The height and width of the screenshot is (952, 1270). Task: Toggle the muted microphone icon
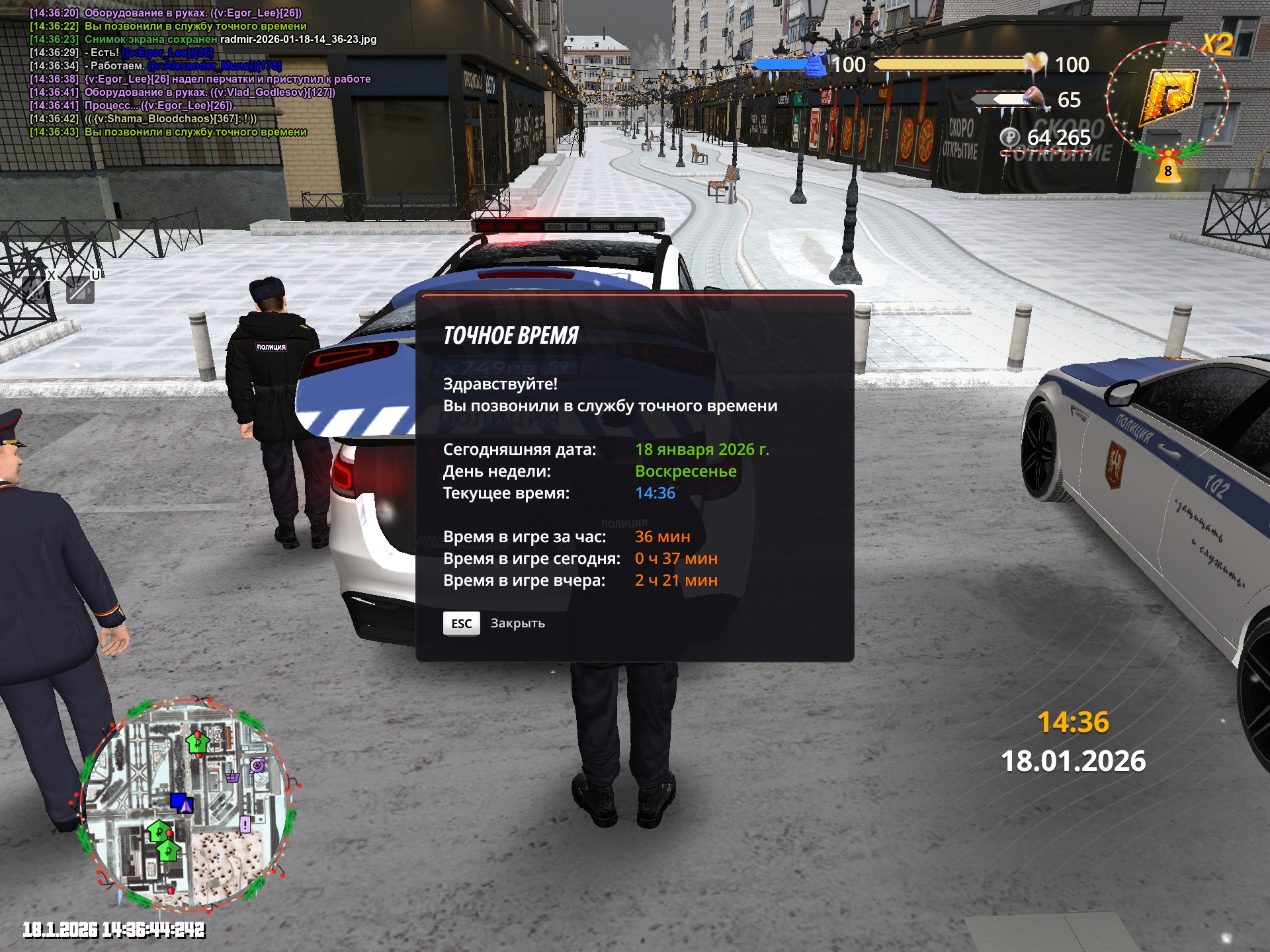(x=37, y=289)
